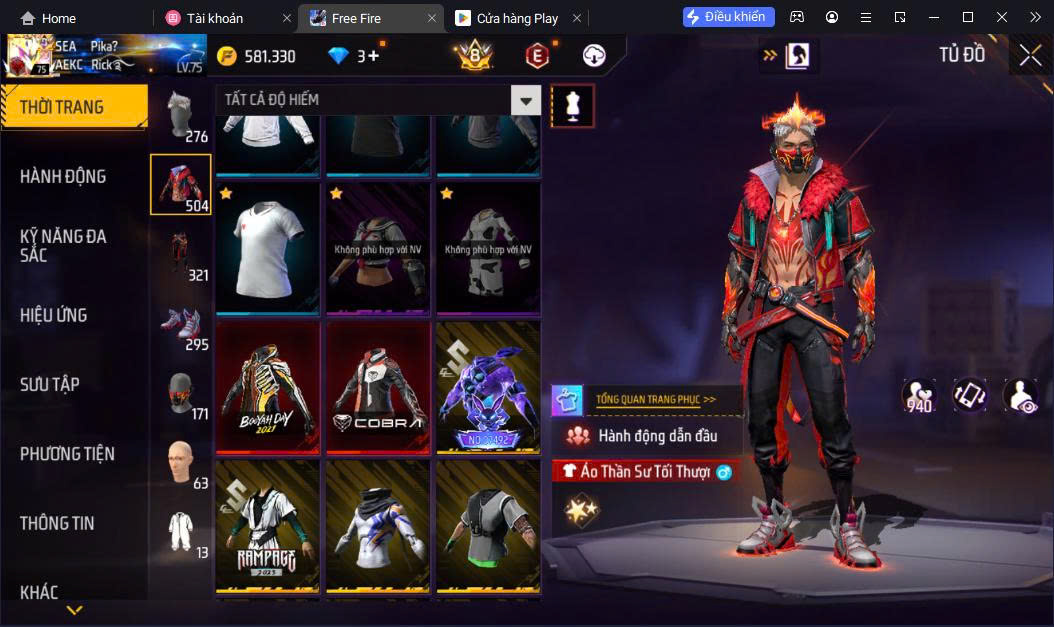The height and width of the screenshot is (627, 1054).
Task: Select the white v-neck t-shirt
Action: tap(268, 247)
